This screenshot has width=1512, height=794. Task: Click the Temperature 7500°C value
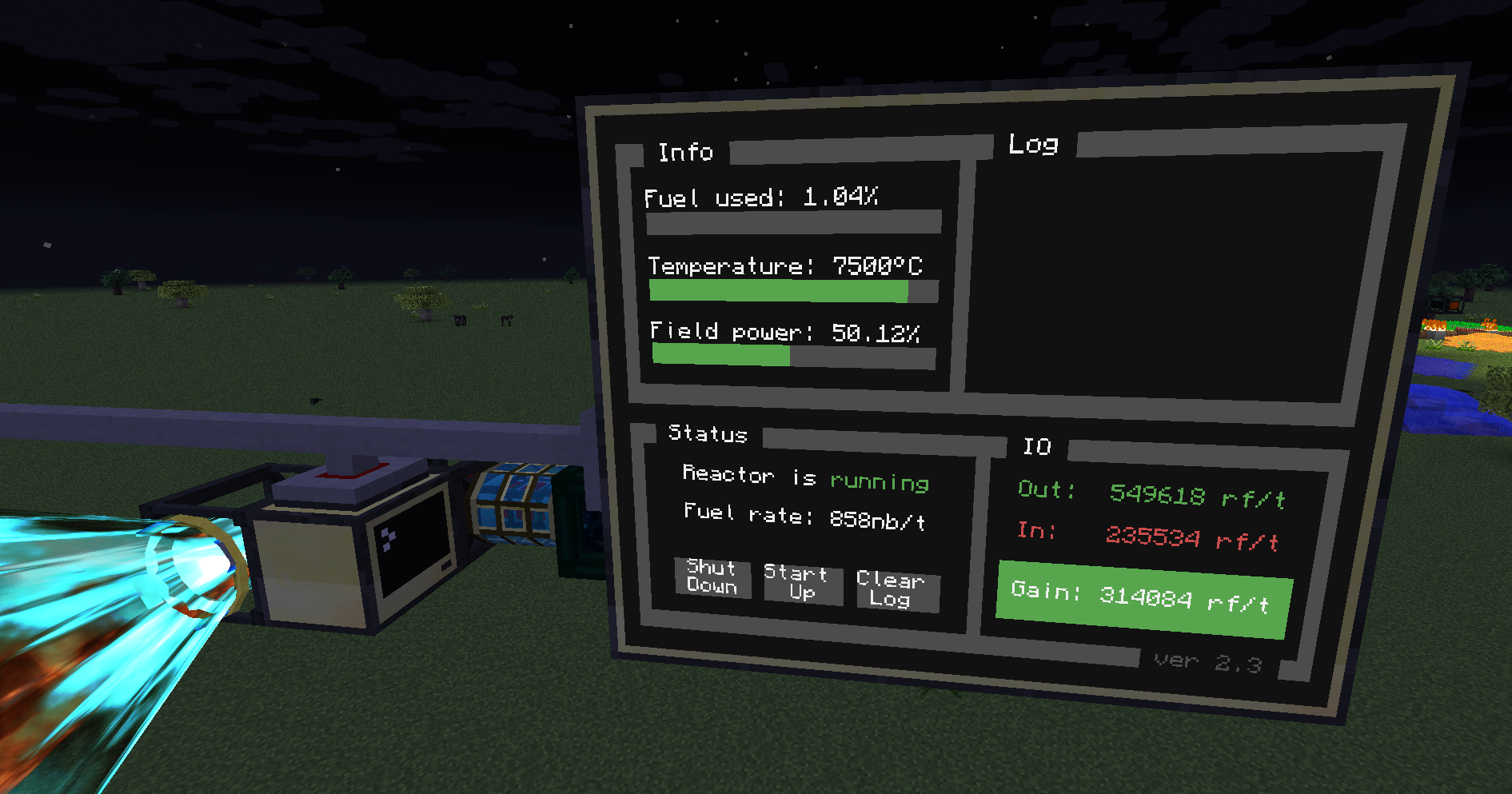877,265
